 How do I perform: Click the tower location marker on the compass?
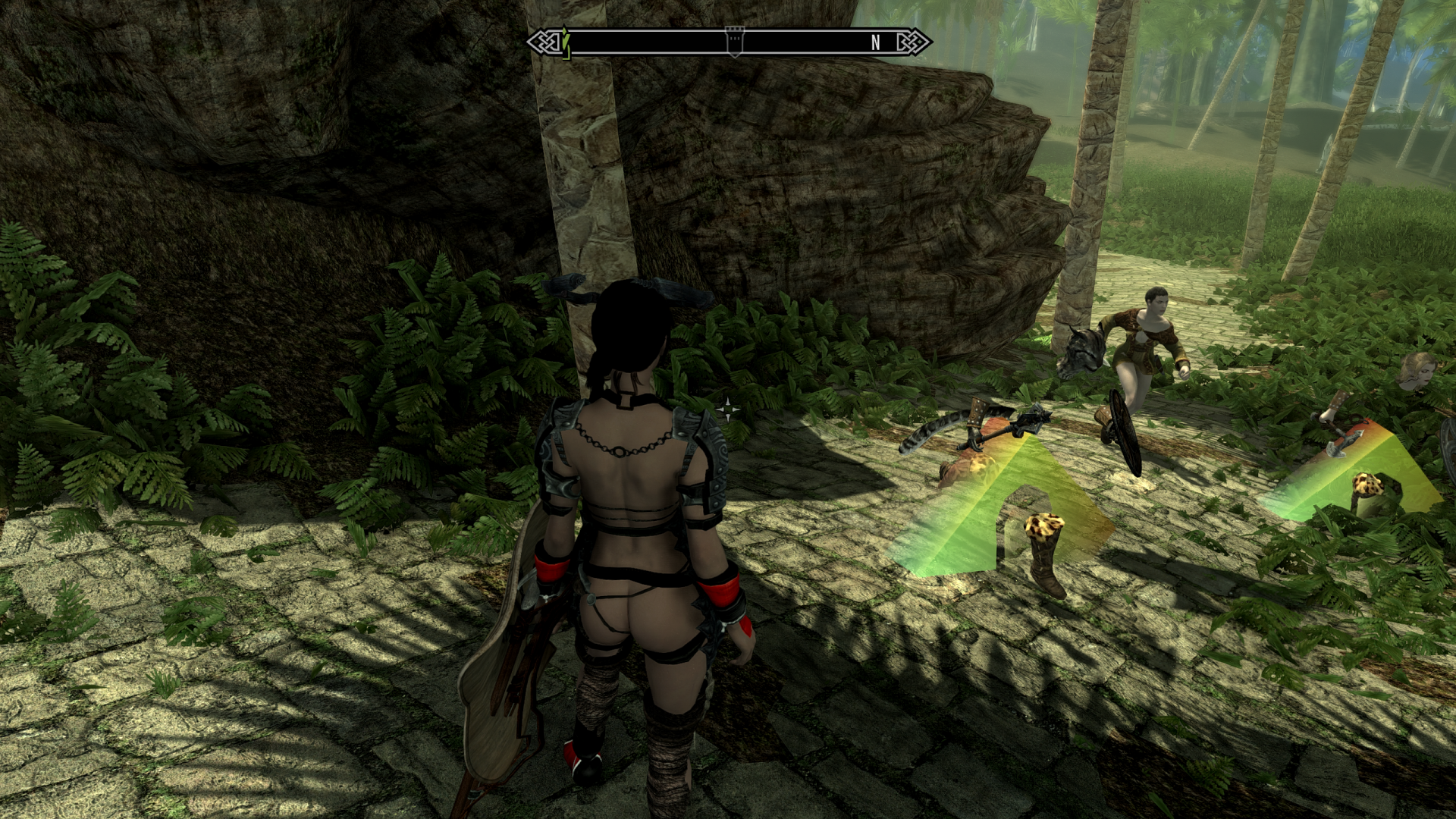pos(734,42)
